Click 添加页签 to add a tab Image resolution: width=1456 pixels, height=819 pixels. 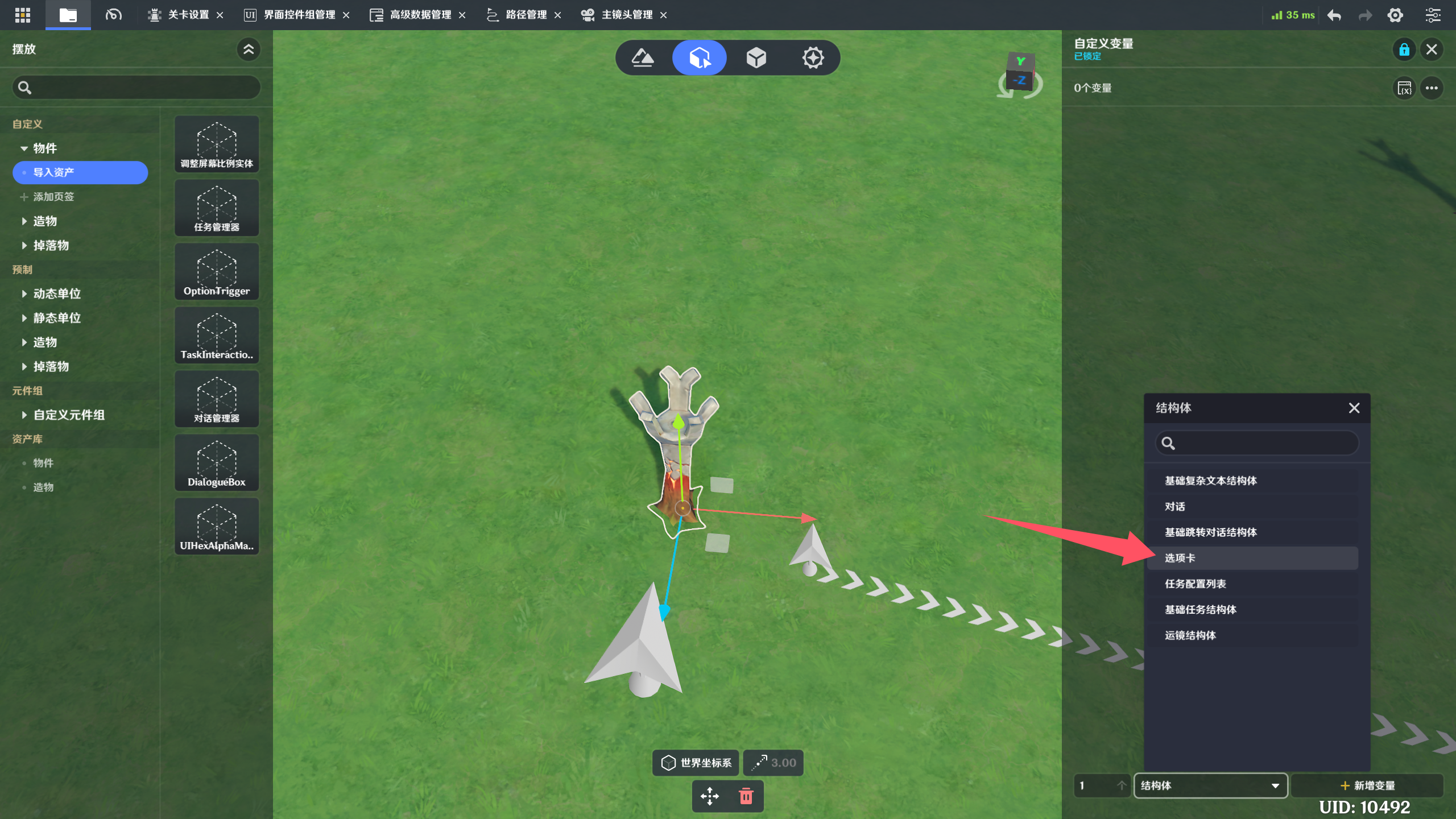point(53,197)
